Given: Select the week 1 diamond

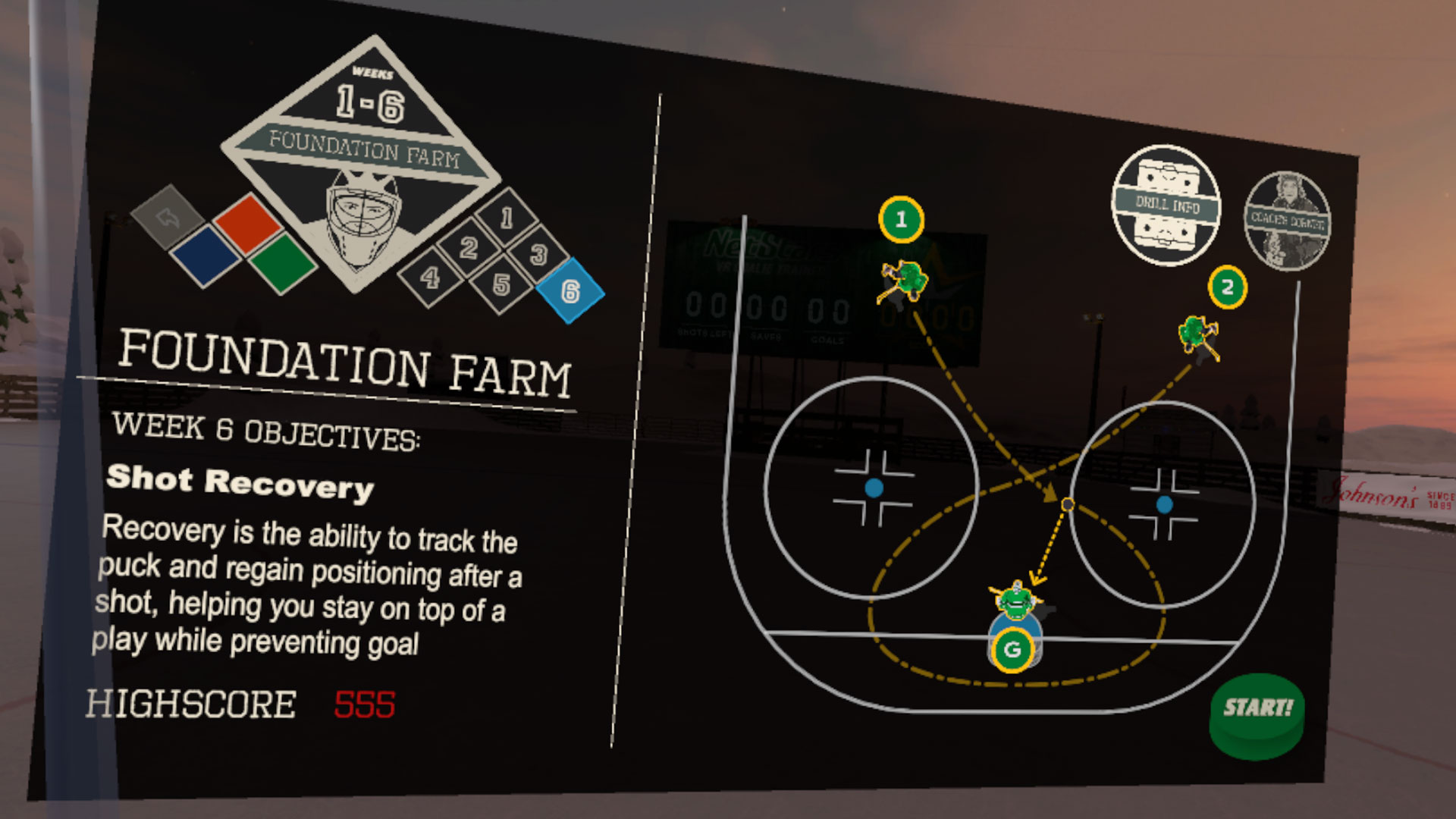Looking at the screenshot, I should pos(506,218).
